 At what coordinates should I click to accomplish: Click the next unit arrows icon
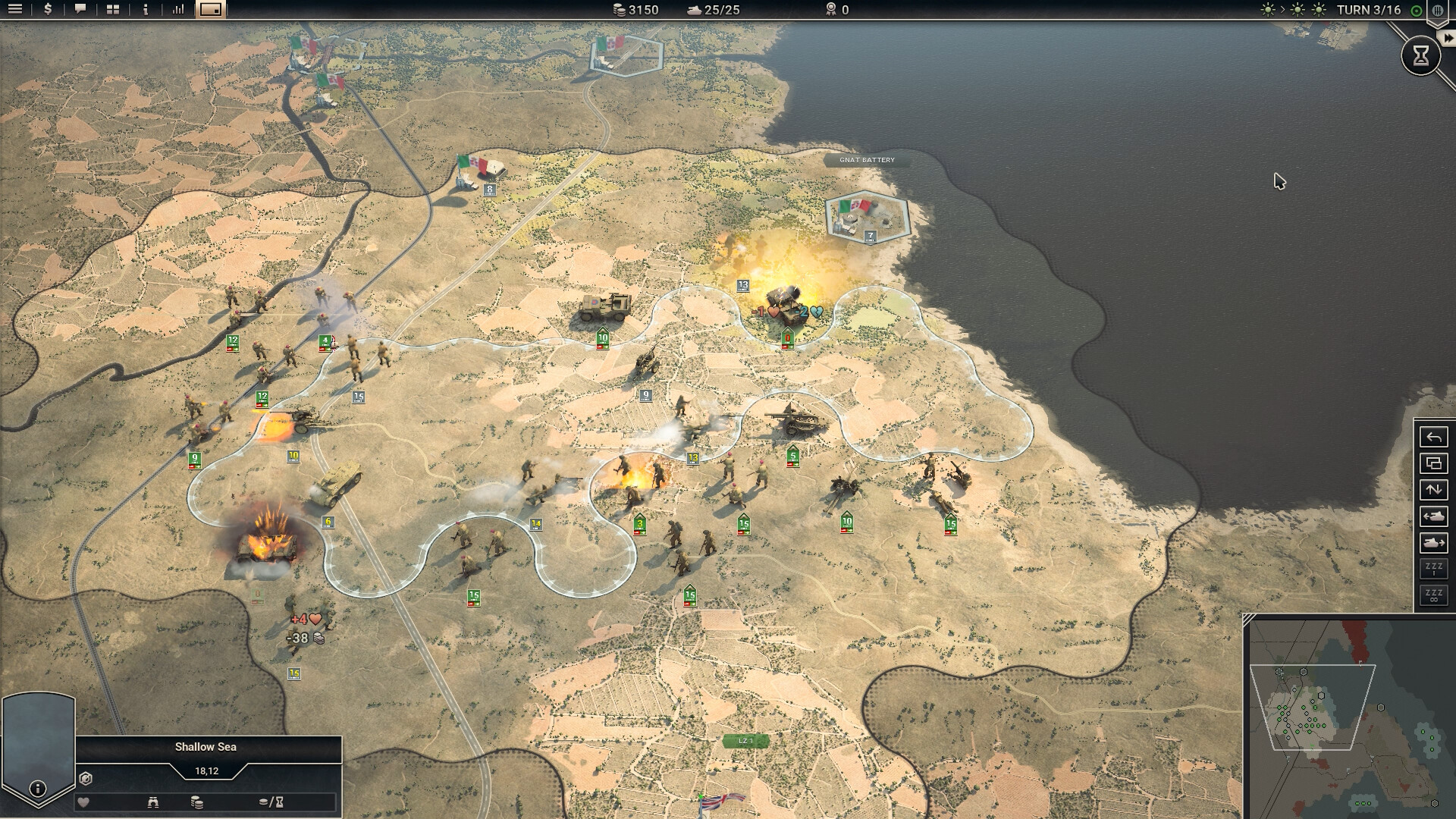pyautogui.click(x=1434, y=489)
